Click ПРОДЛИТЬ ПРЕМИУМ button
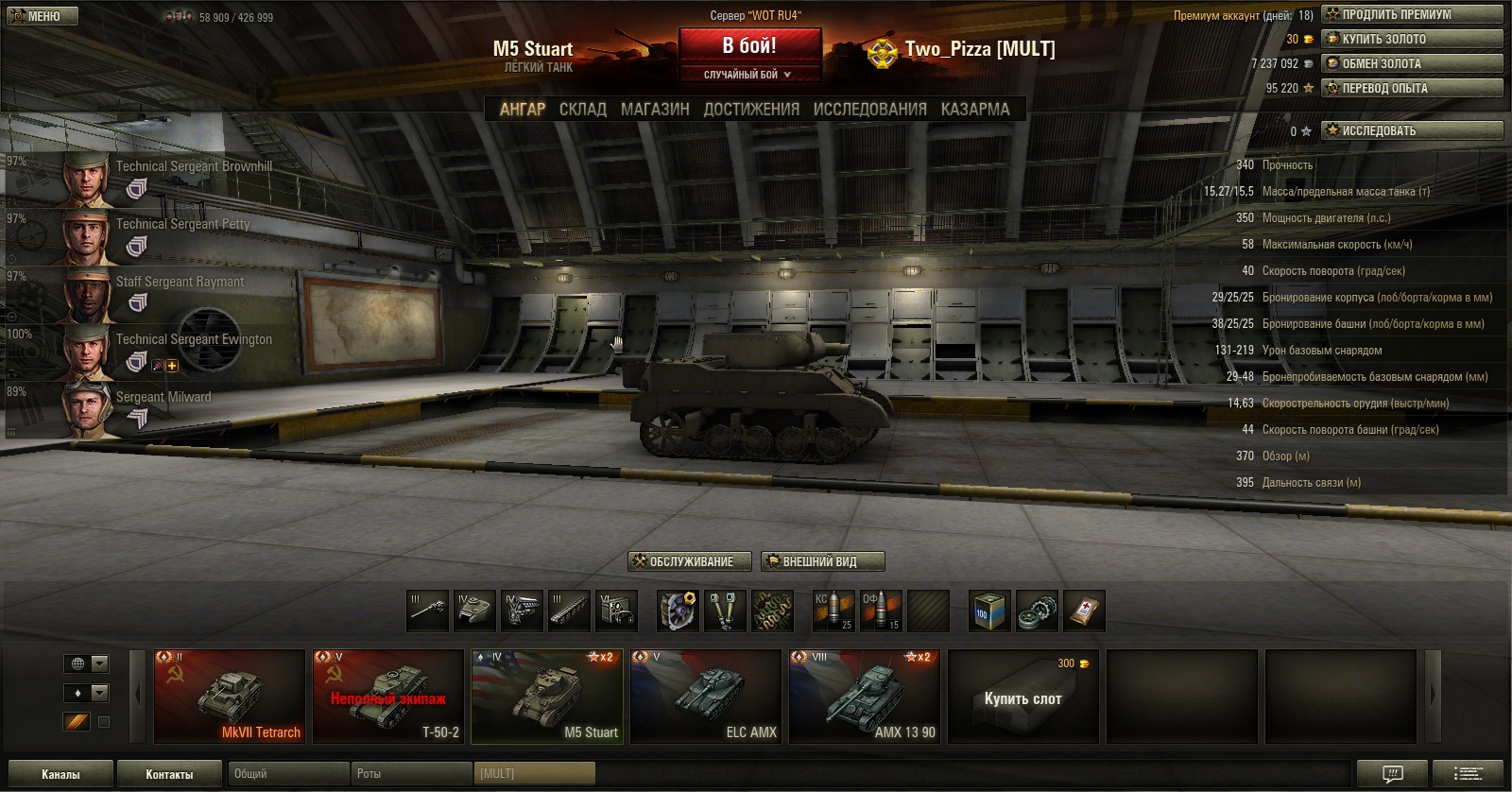The image size is (1512, 792). pos(1412,14)
